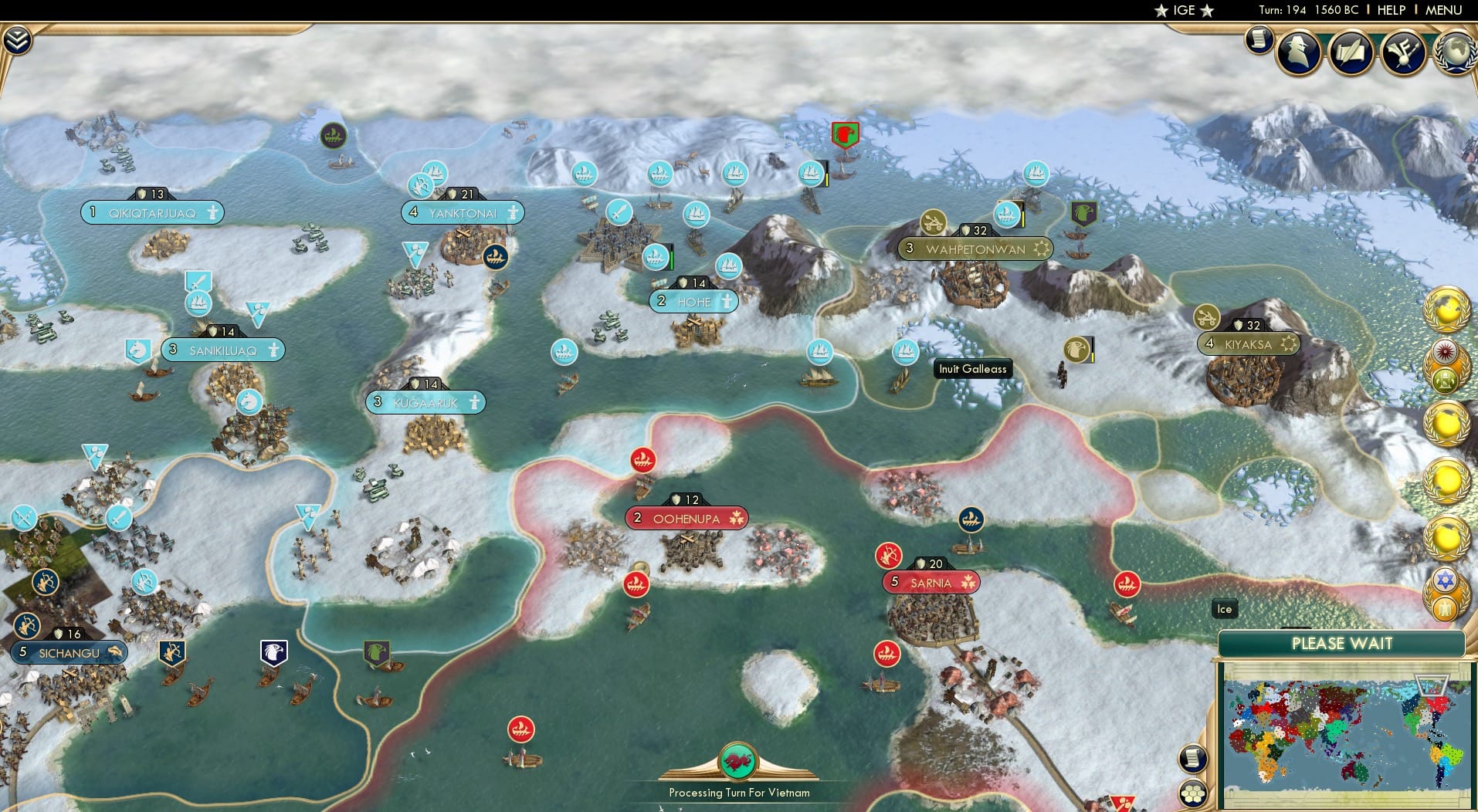Select the red trireme near Oohenupa
This screenshot has width=1478, height=812.
[x=643, y=458]
